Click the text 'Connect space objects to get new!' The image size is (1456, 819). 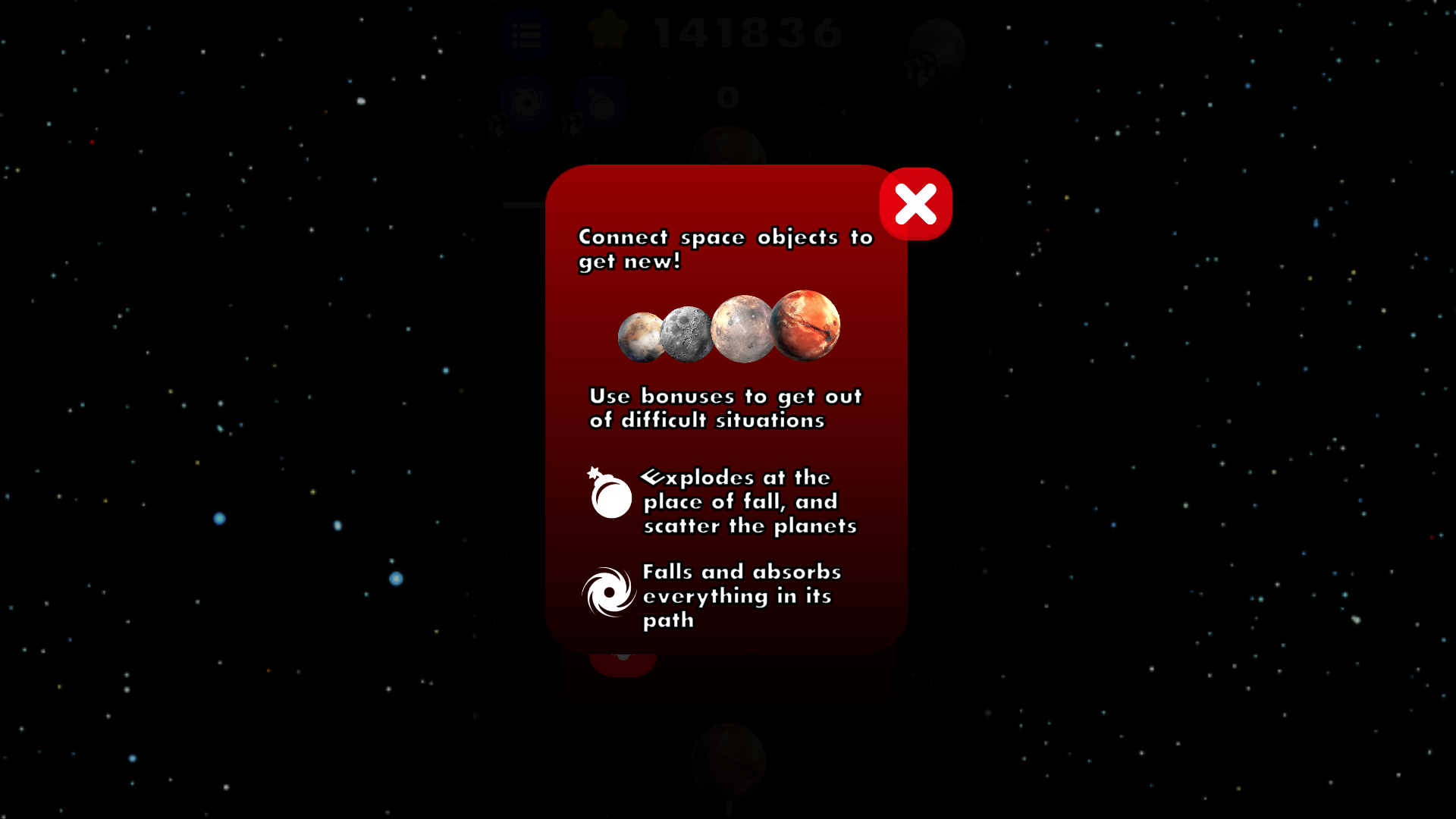coord(724,250)
